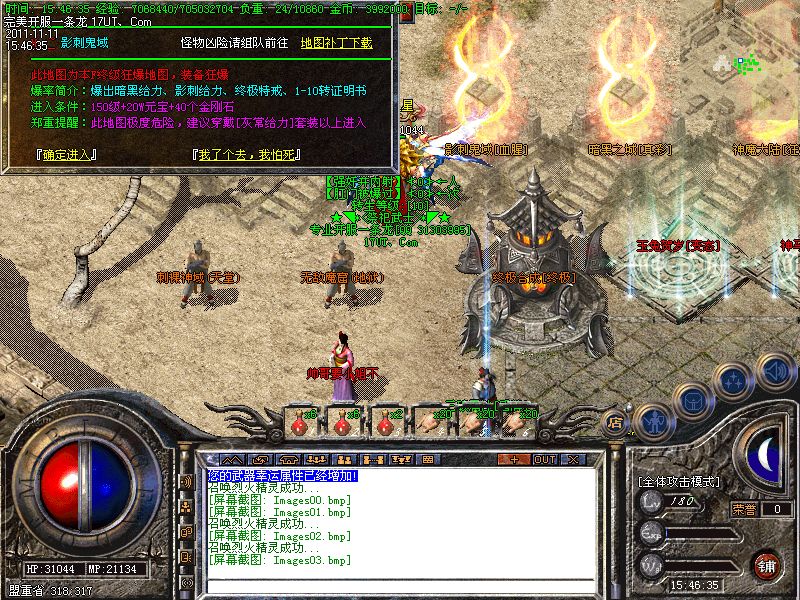Open the 地图补丁下载 map patch link

(336, 43)
